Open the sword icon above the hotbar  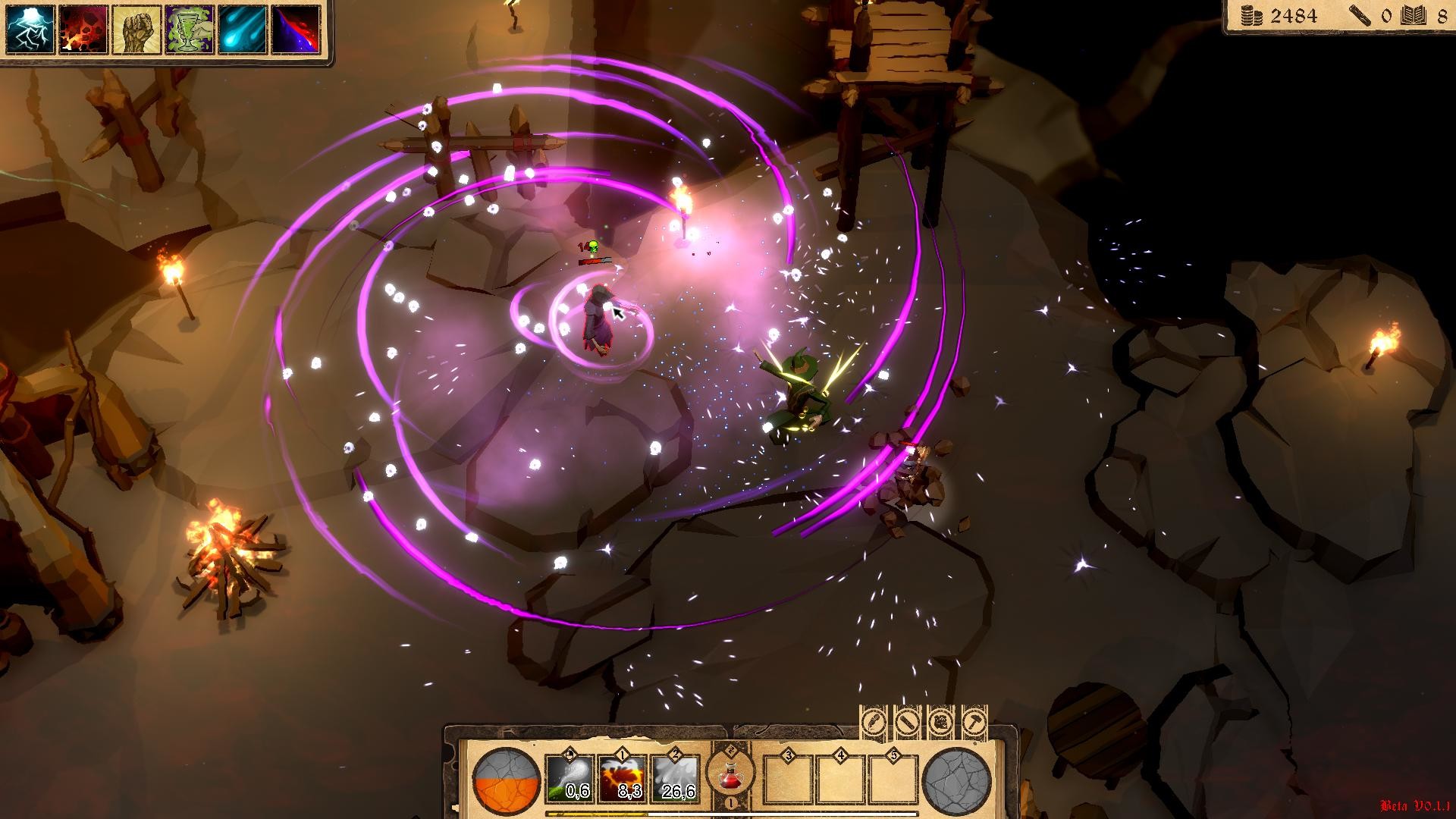907,720
